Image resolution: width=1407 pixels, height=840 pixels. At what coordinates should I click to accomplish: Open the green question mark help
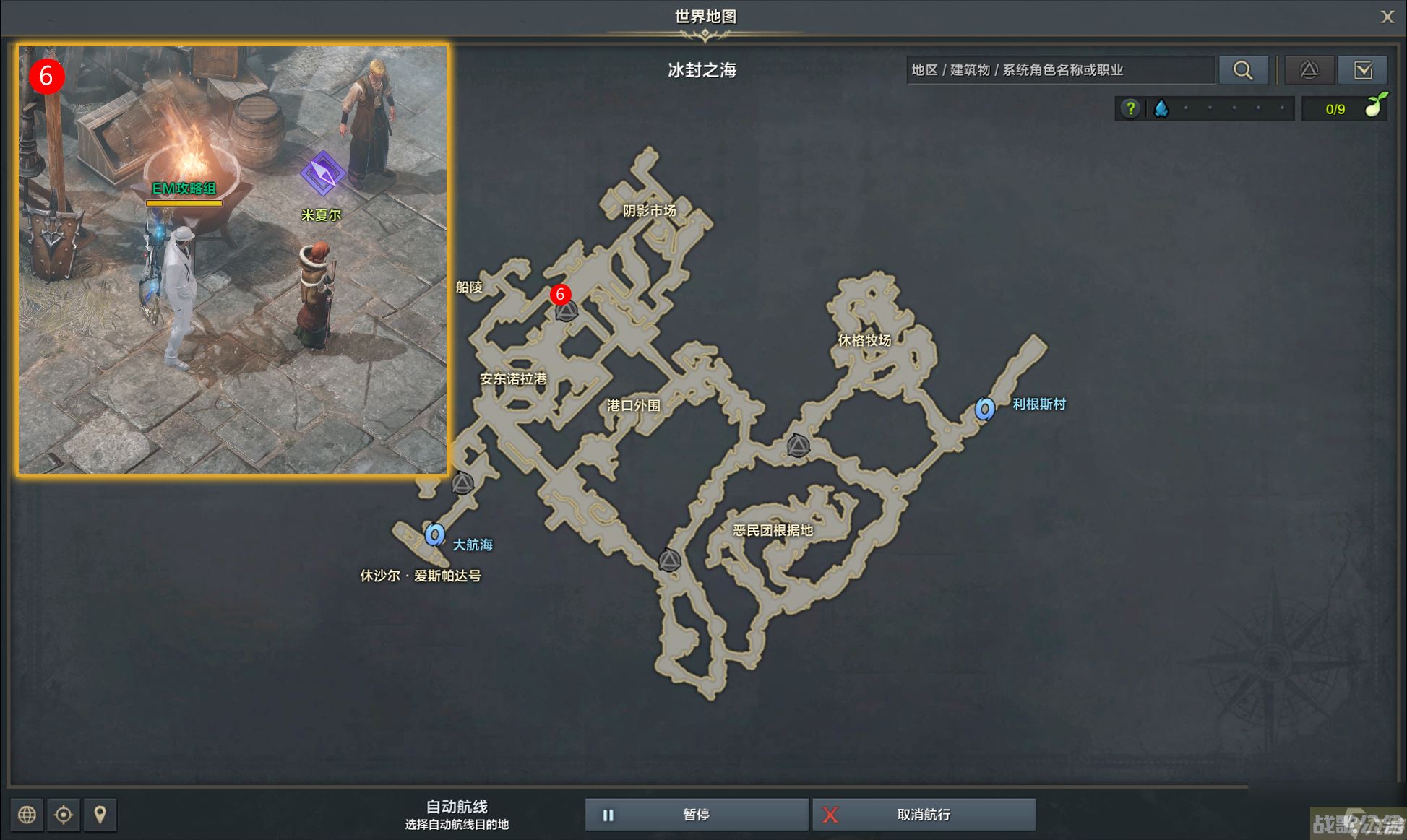1130,108
